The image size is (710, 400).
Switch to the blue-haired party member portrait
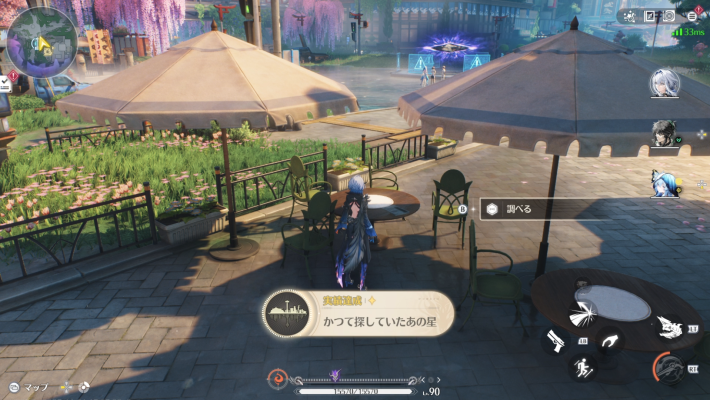click(664, 183)
